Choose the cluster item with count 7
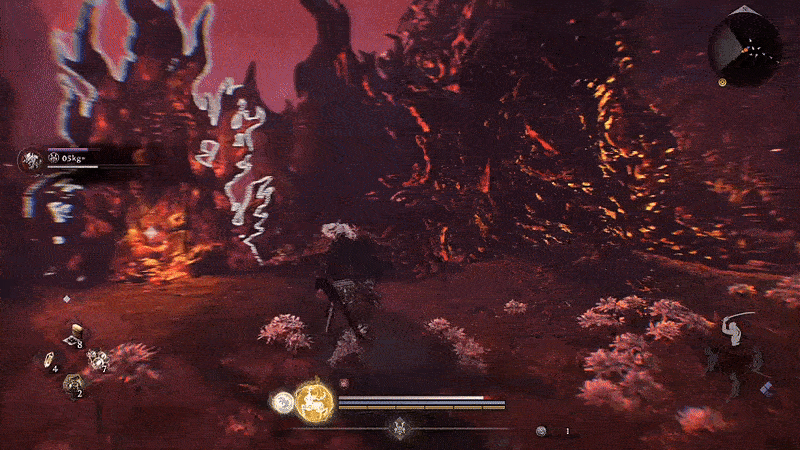This screenshot has height=450, width=800. coord(97,361)
